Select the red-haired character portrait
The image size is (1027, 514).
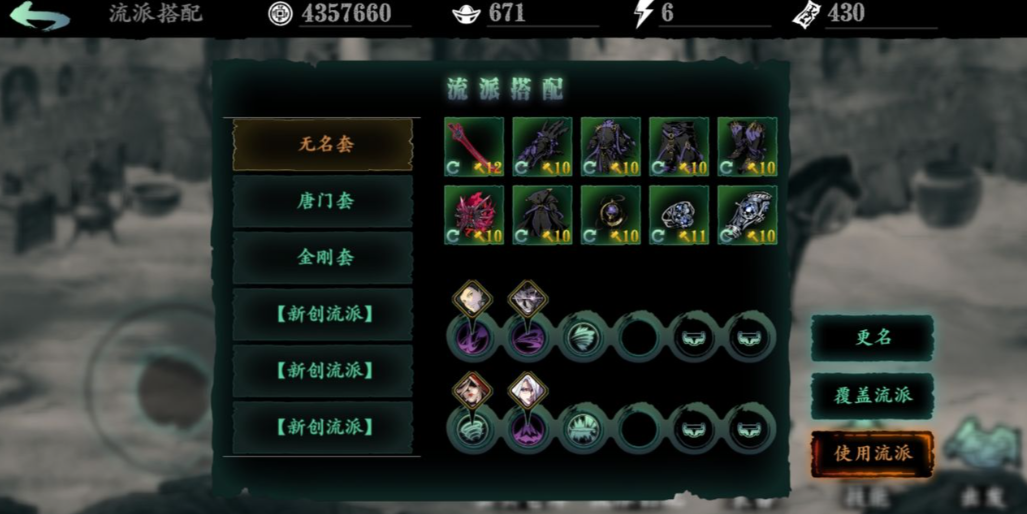point(471,388)
